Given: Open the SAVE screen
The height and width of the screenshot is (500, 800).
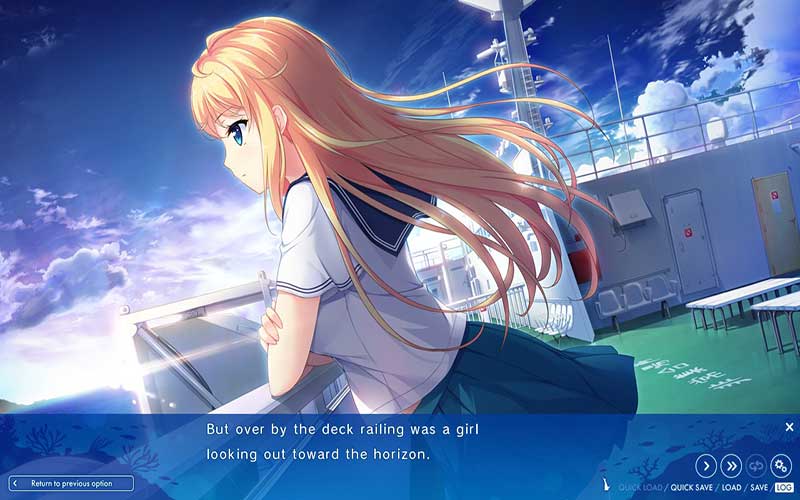Looking at the screenshot, I should click(759, 487).
